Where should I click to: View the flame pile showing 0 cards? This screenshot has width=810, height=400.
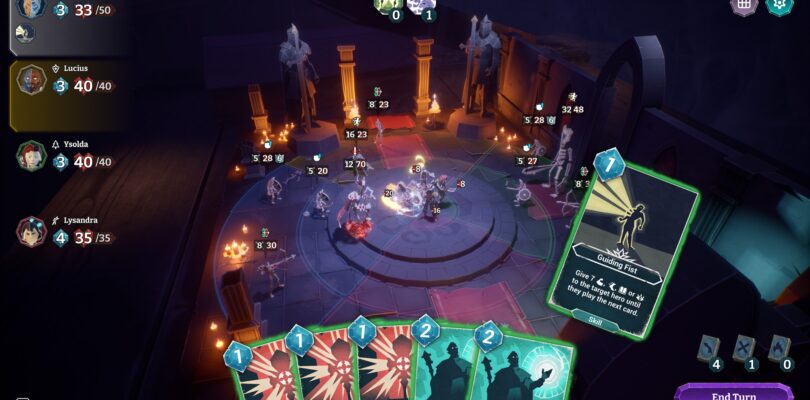[779, 347]
